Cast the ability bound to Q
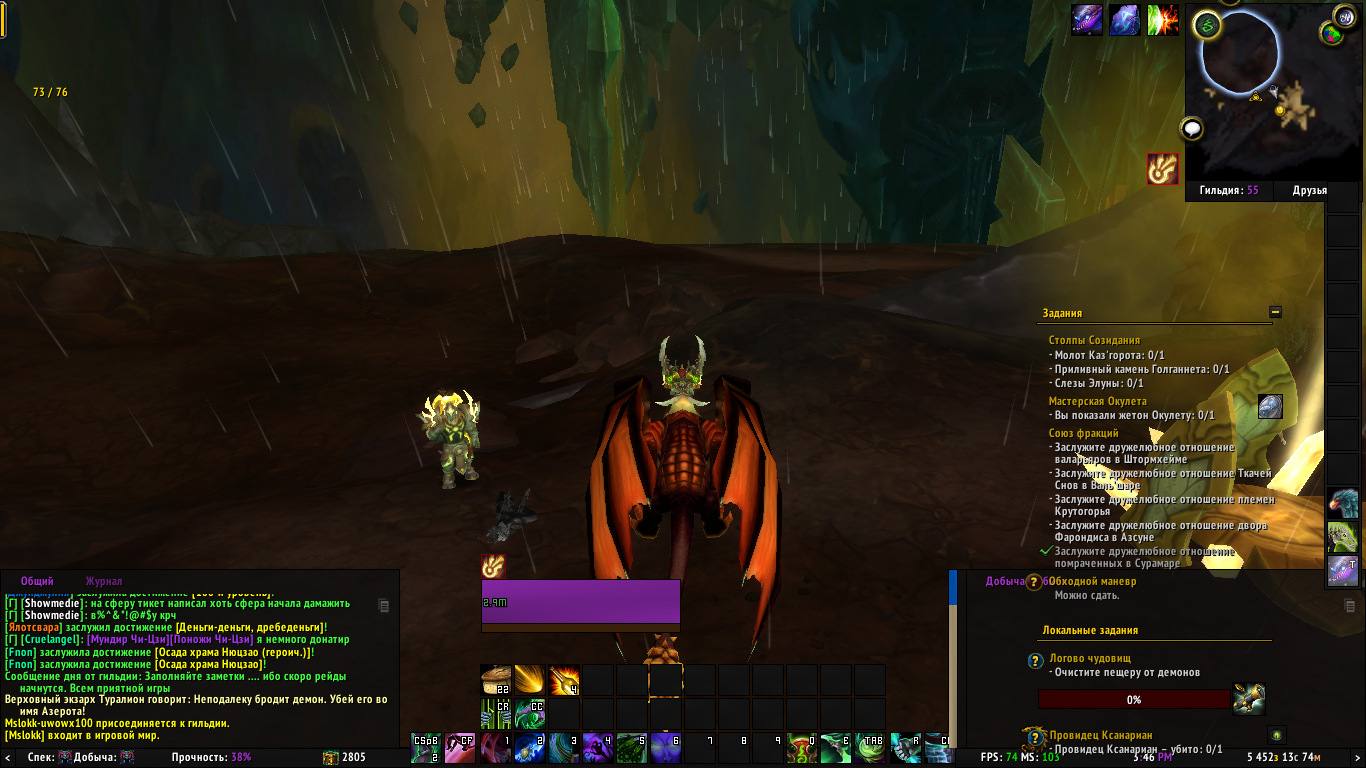This screenshot has width=1366, height=768. click(x=802, y=747)
